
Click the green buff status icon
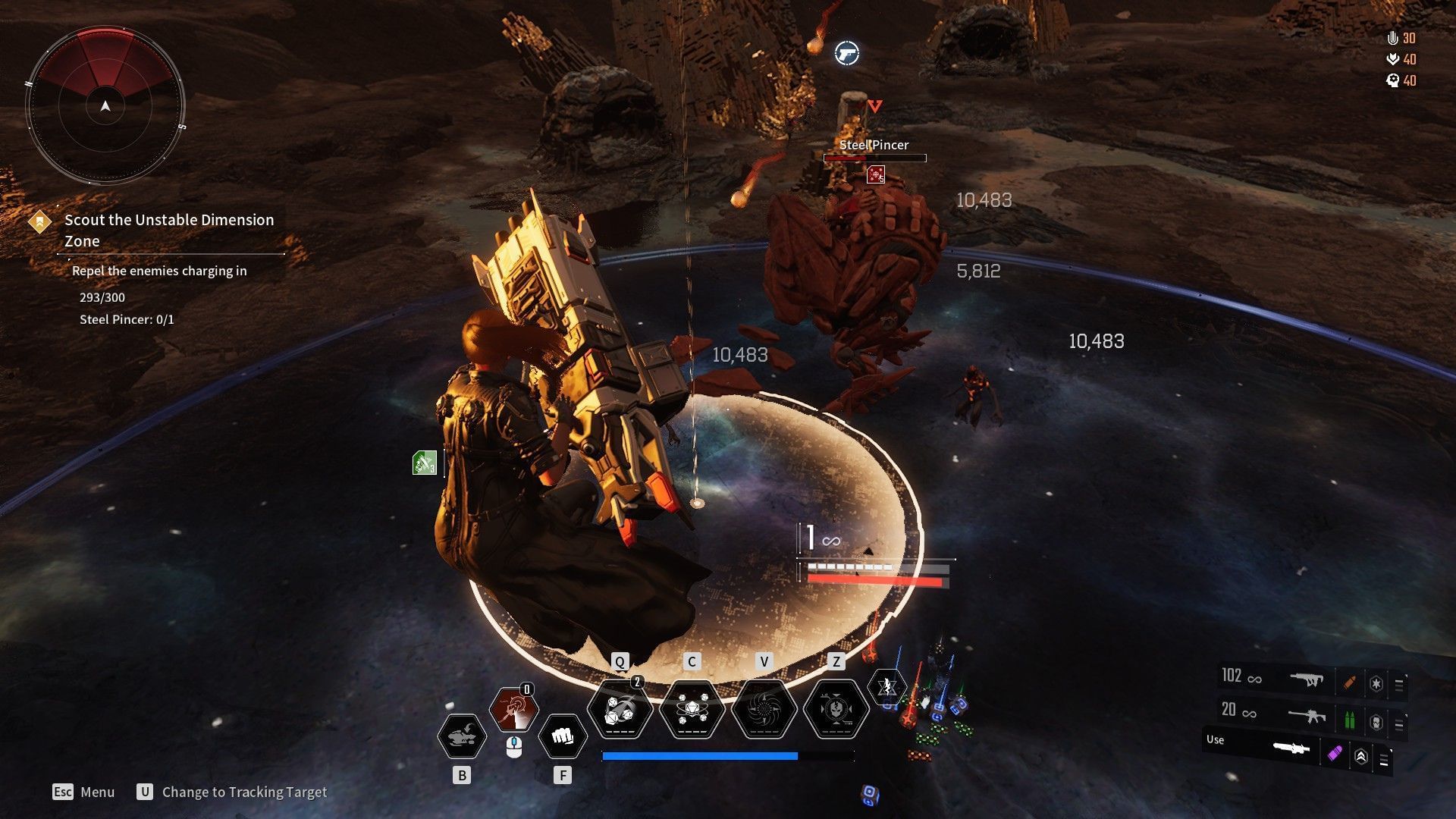(x=425, y=463)
